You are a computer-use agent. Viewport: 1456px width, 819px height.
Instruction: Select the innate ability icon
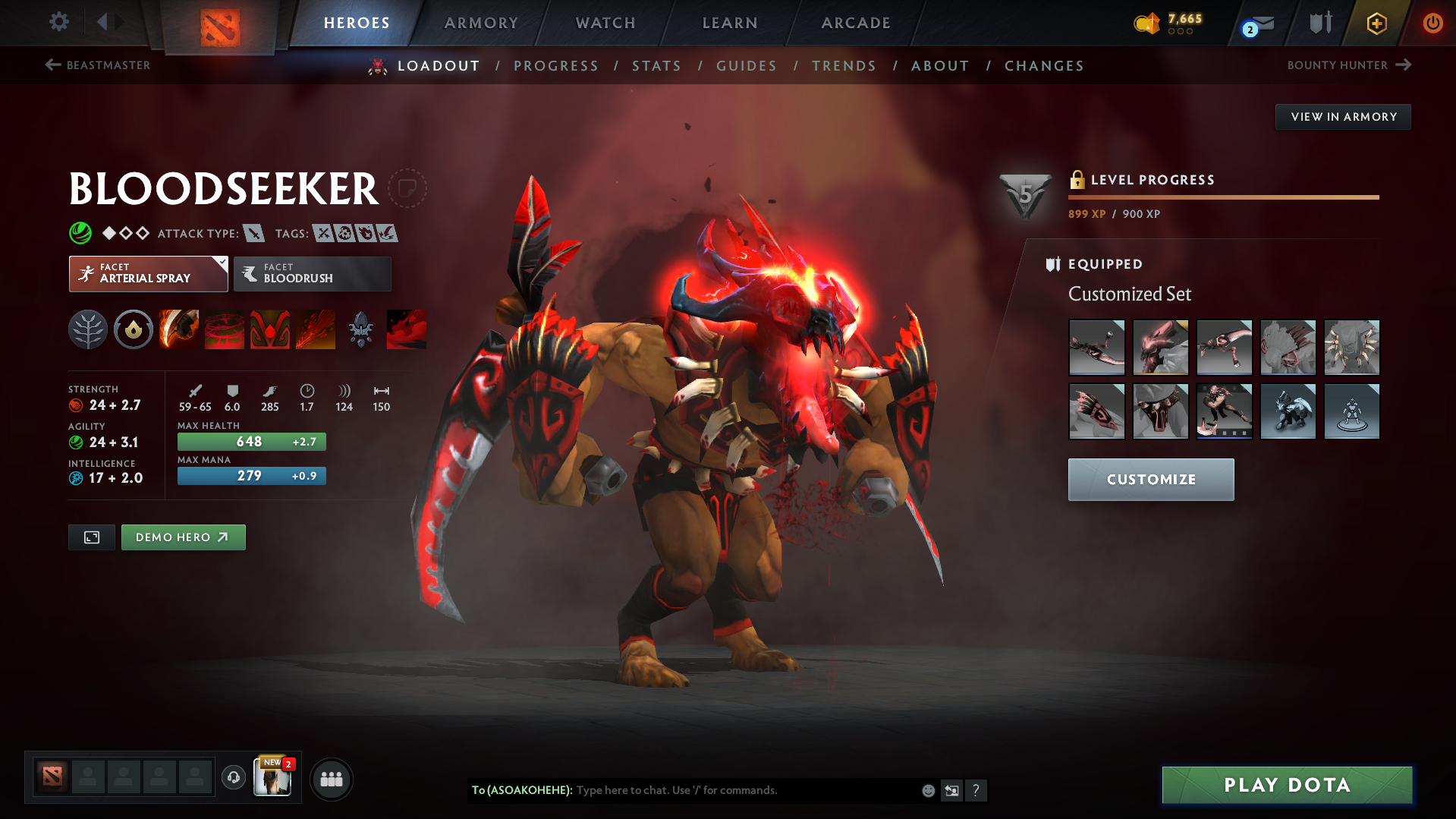click(x=133, y=329)
